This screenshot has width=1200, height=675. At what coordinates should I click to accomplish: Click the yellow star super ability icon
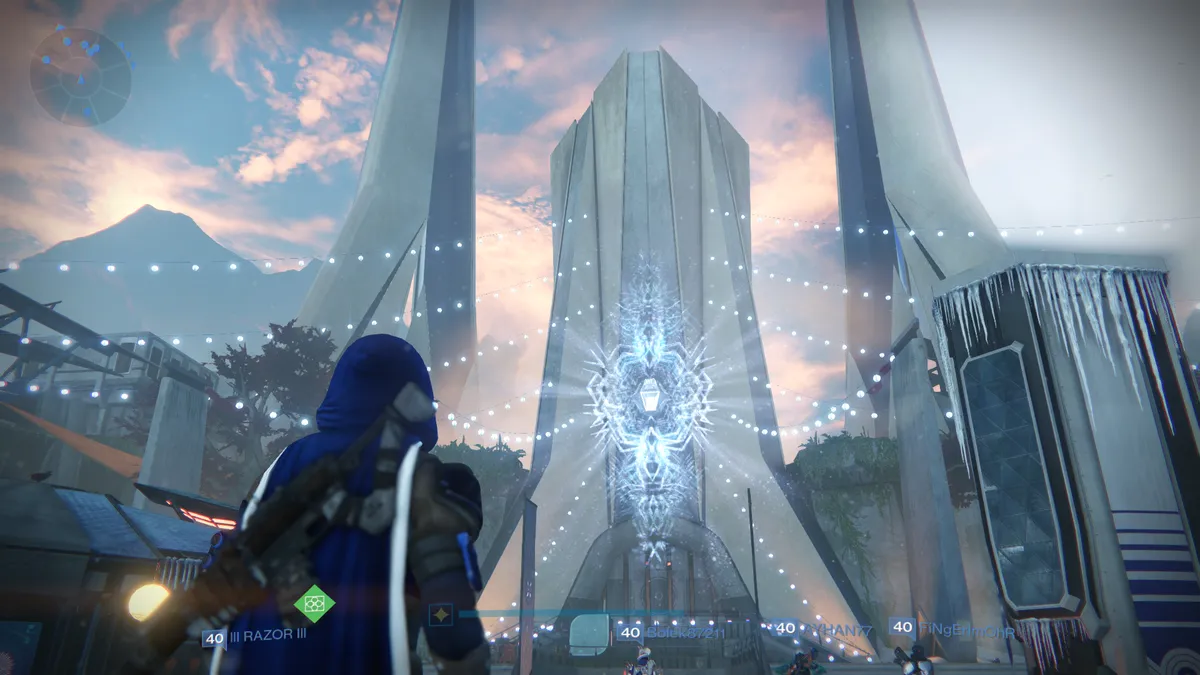point(440,614)
